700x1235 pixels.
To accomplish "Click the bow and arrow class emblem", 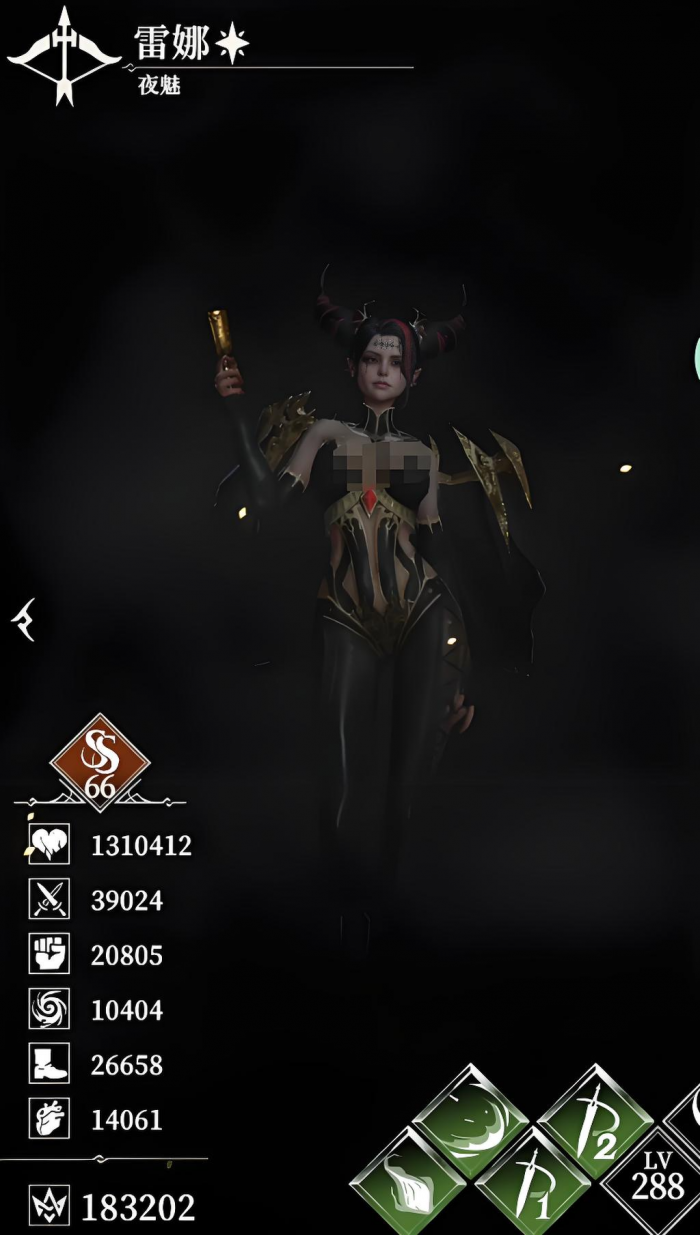I will [64, 56].
